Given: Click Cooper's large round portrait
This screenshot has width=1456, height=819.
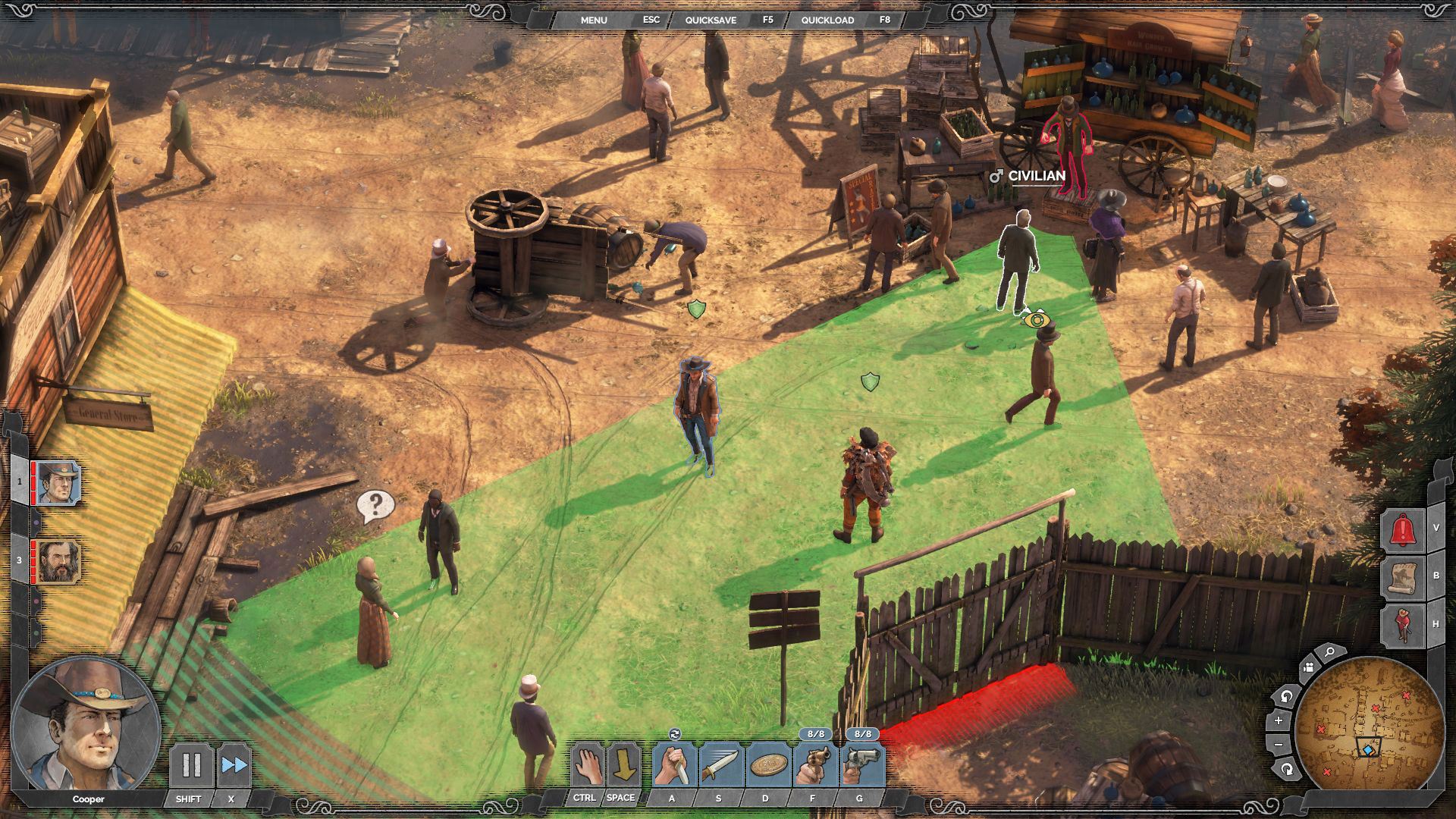Looking at the screenshot, I should [x=85, y=724].
